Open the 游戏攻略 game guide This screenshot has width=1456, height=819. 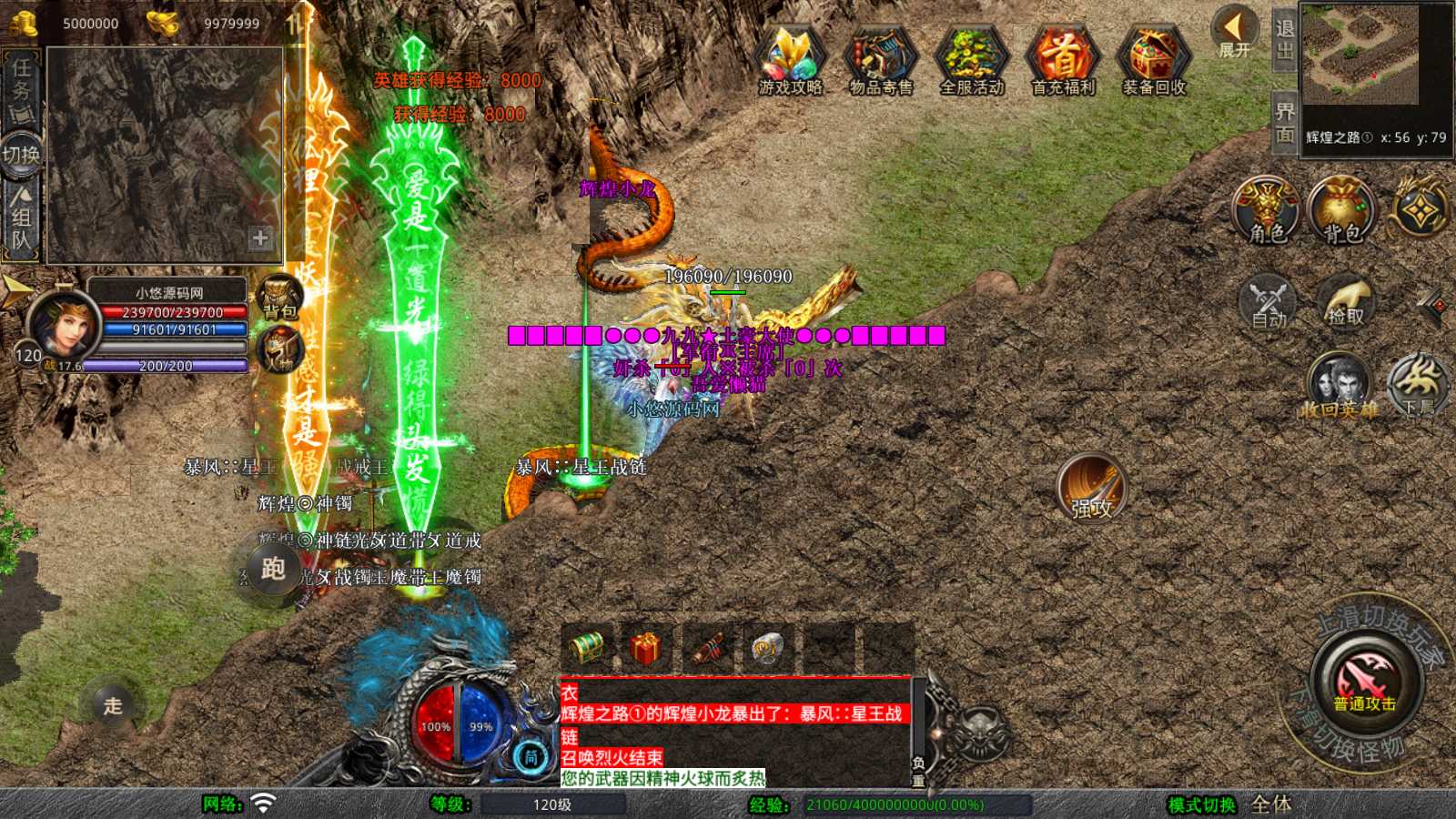point(790,60)
